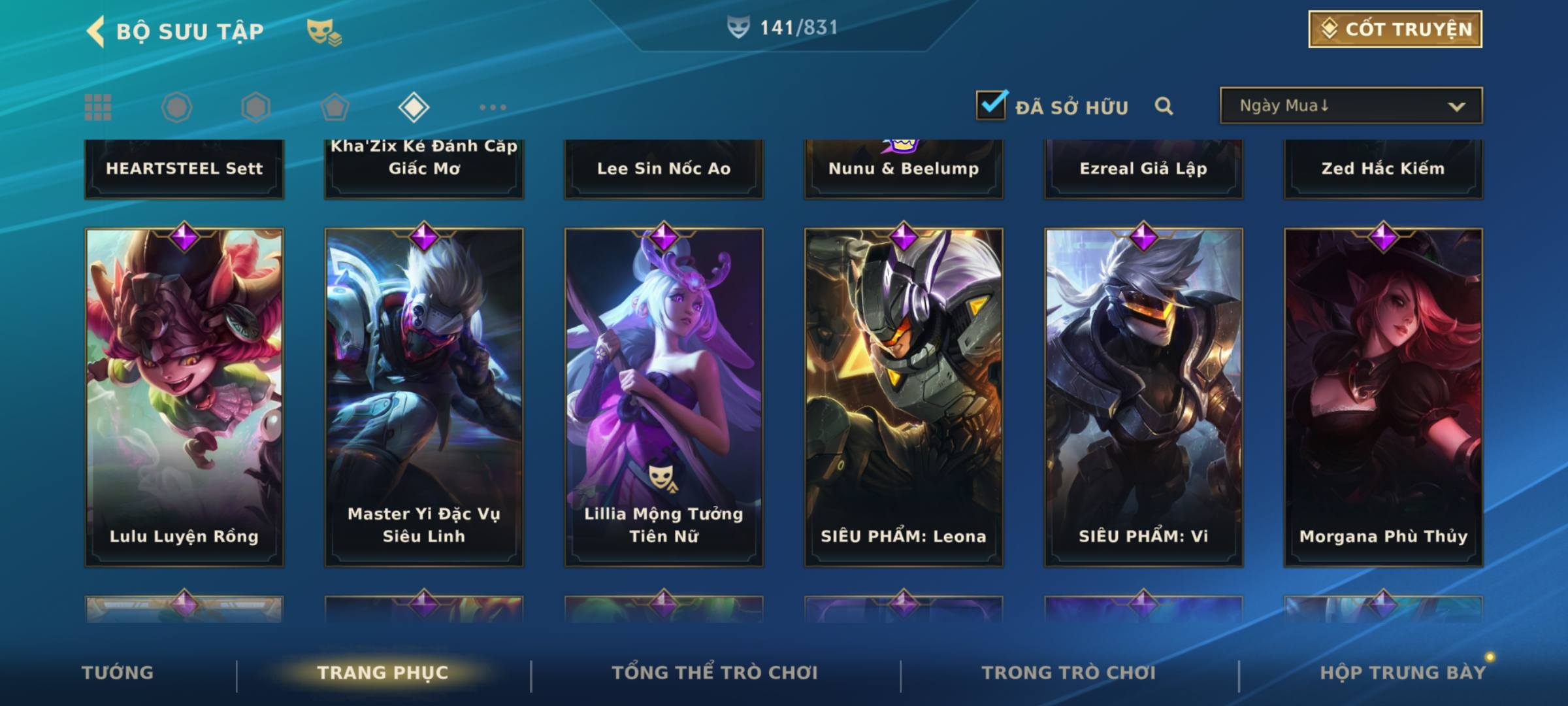This screenshot has width=1568, height=706.
Task: Open the skin search magnifier
Action: 1164,106
